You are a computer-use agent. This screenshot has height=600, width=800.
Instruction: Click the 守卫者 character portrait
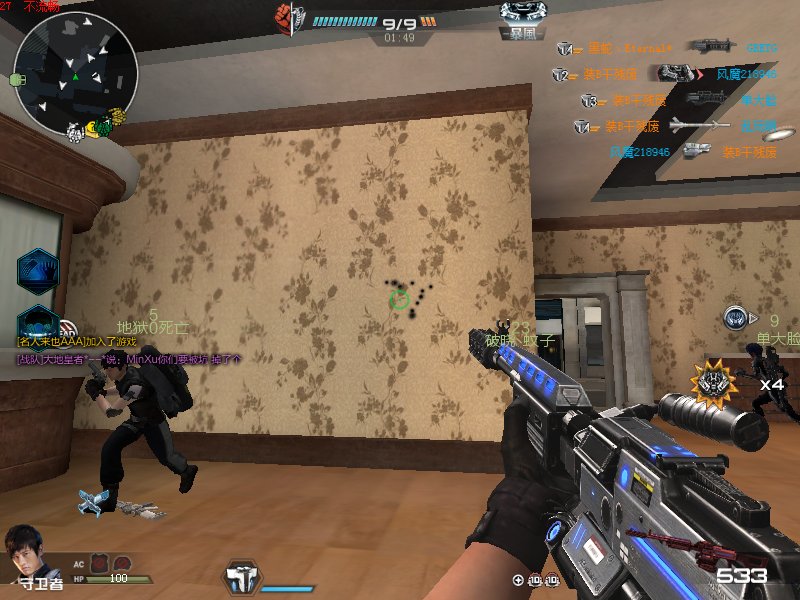[26, 552]
